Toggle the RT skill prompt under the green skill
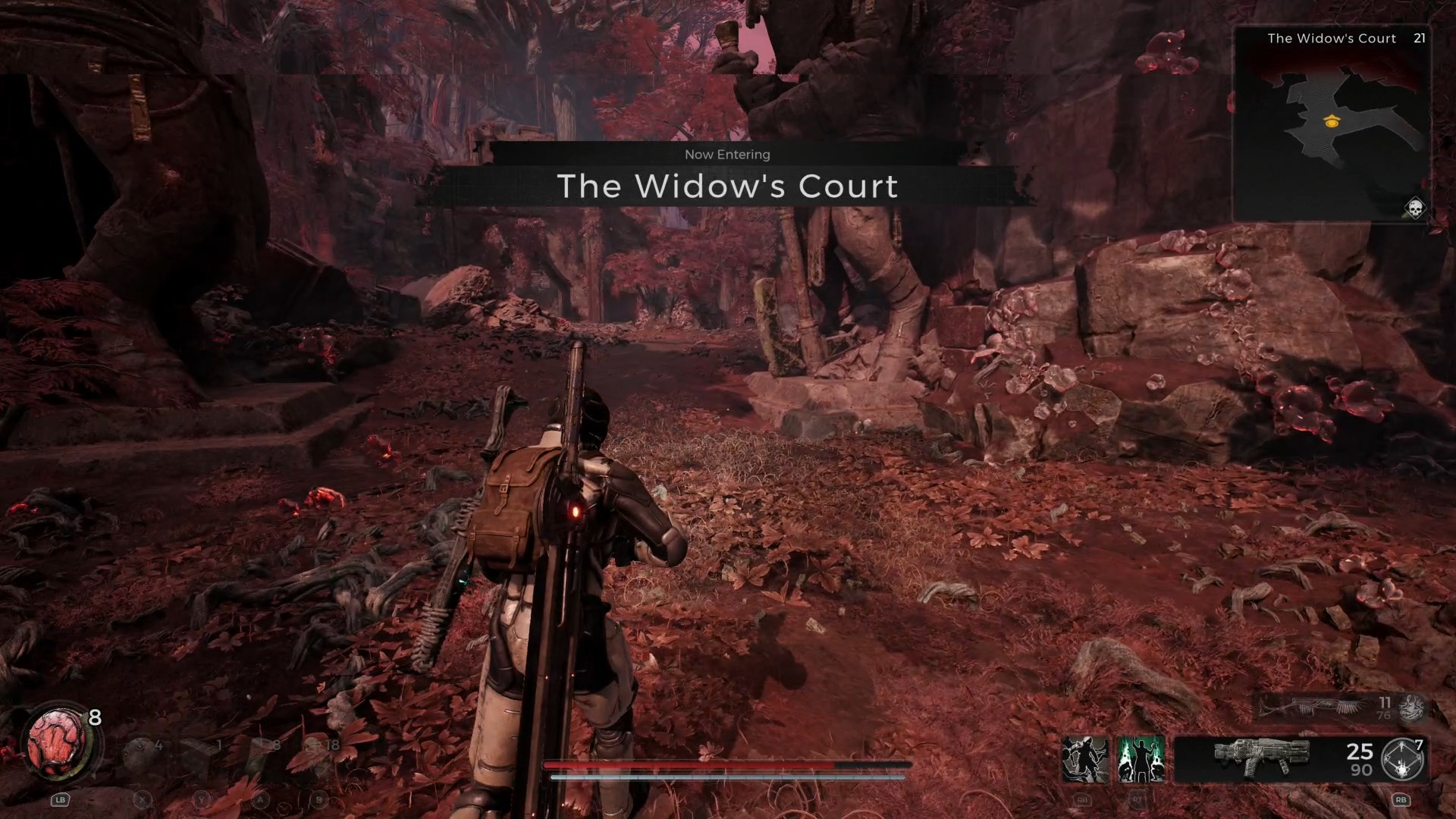The image size is (1456, 819). (x=1137, y=800)
